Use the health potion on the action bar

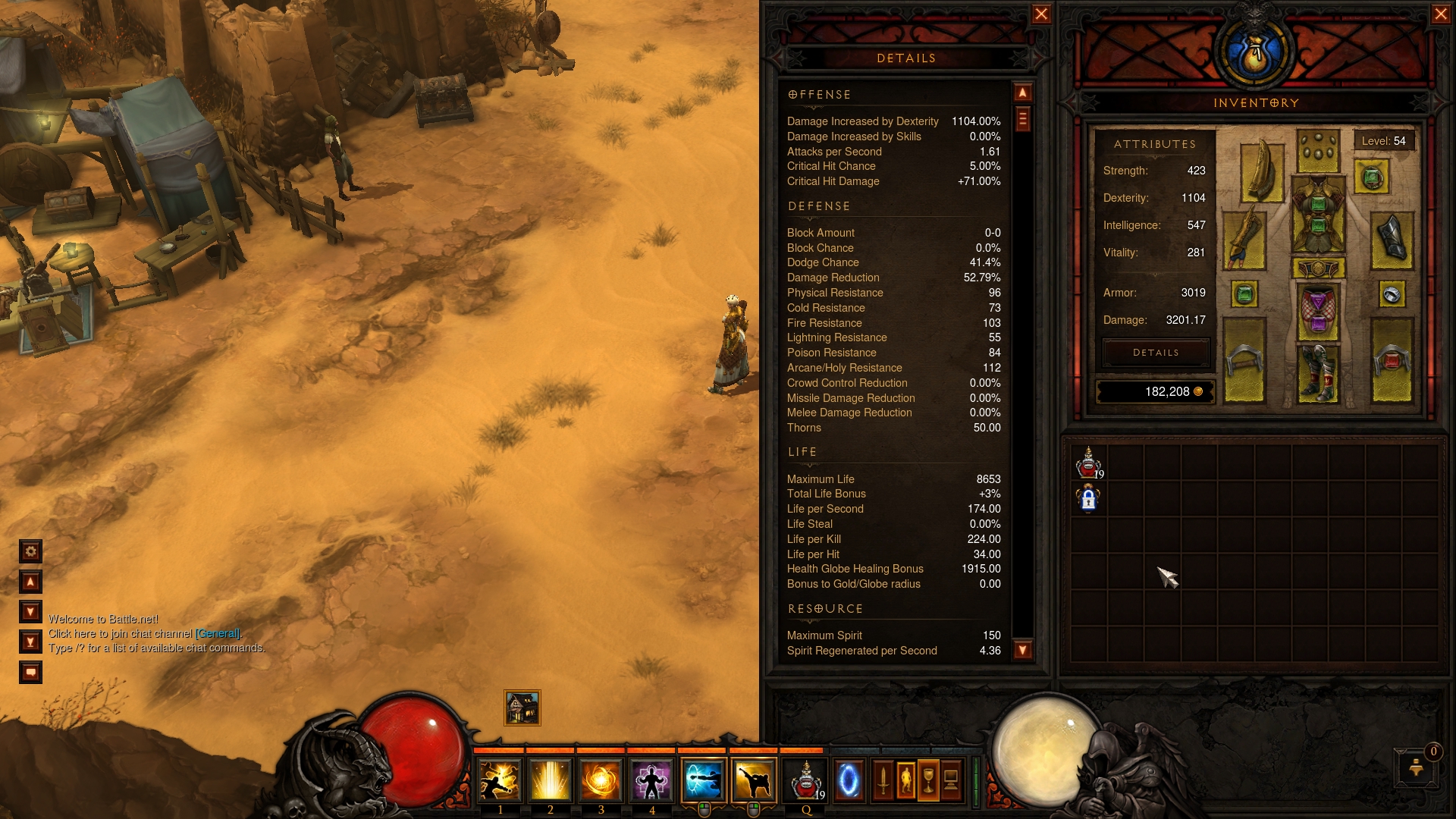[x=805, y=781]
